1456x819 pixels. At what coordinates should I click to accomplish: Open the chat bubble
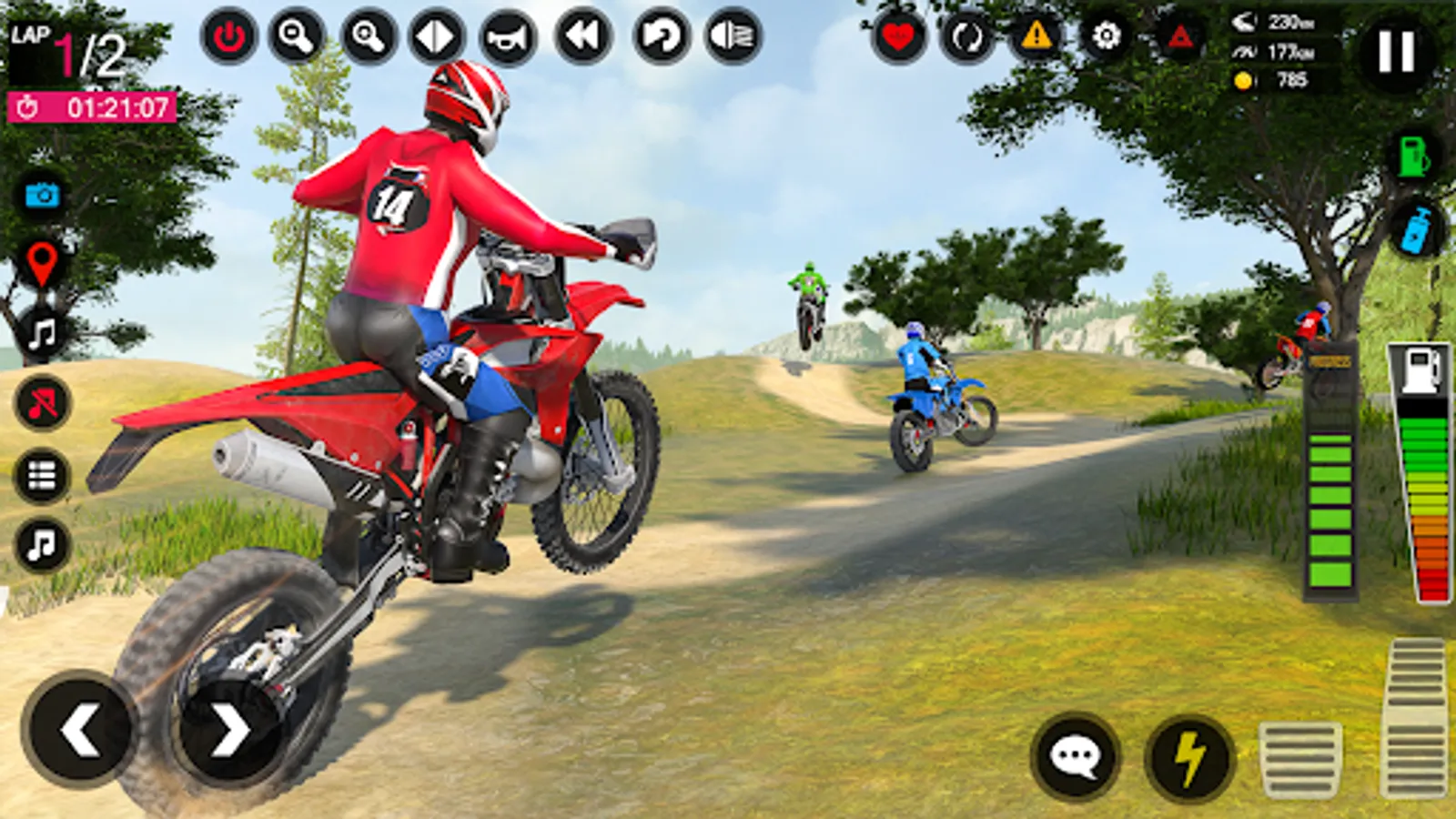click(1077, 753)
